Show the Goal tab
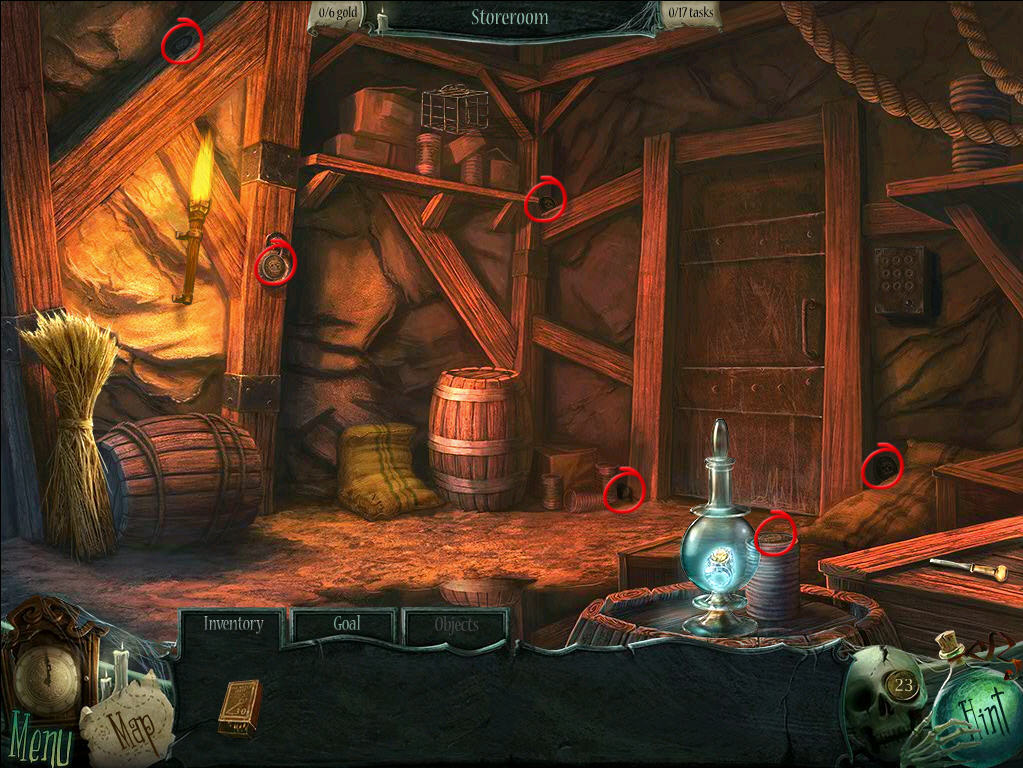This screenshot has height=768, width=1023. point(345,624)
